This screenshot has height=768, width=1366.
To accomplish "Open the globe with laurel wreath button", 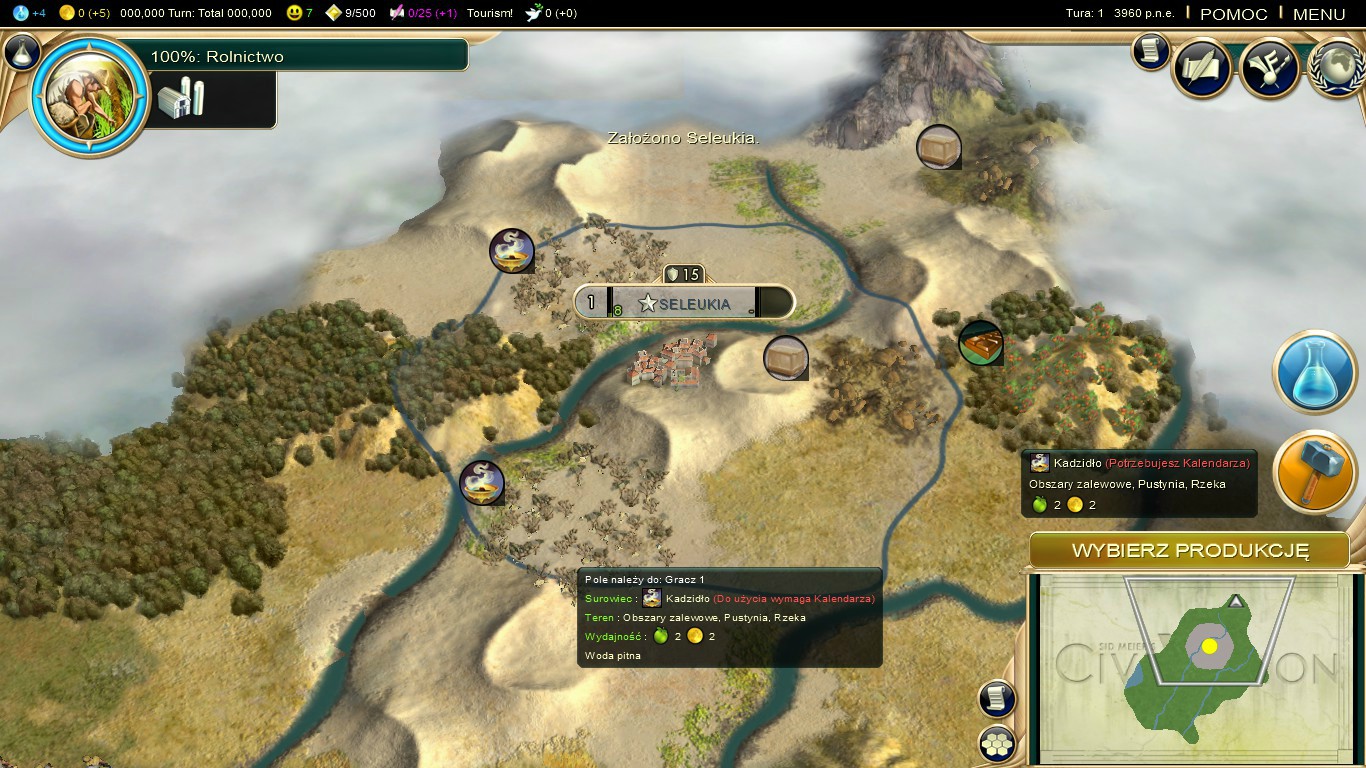I will pyautogui.click(x=1336, y=67).
